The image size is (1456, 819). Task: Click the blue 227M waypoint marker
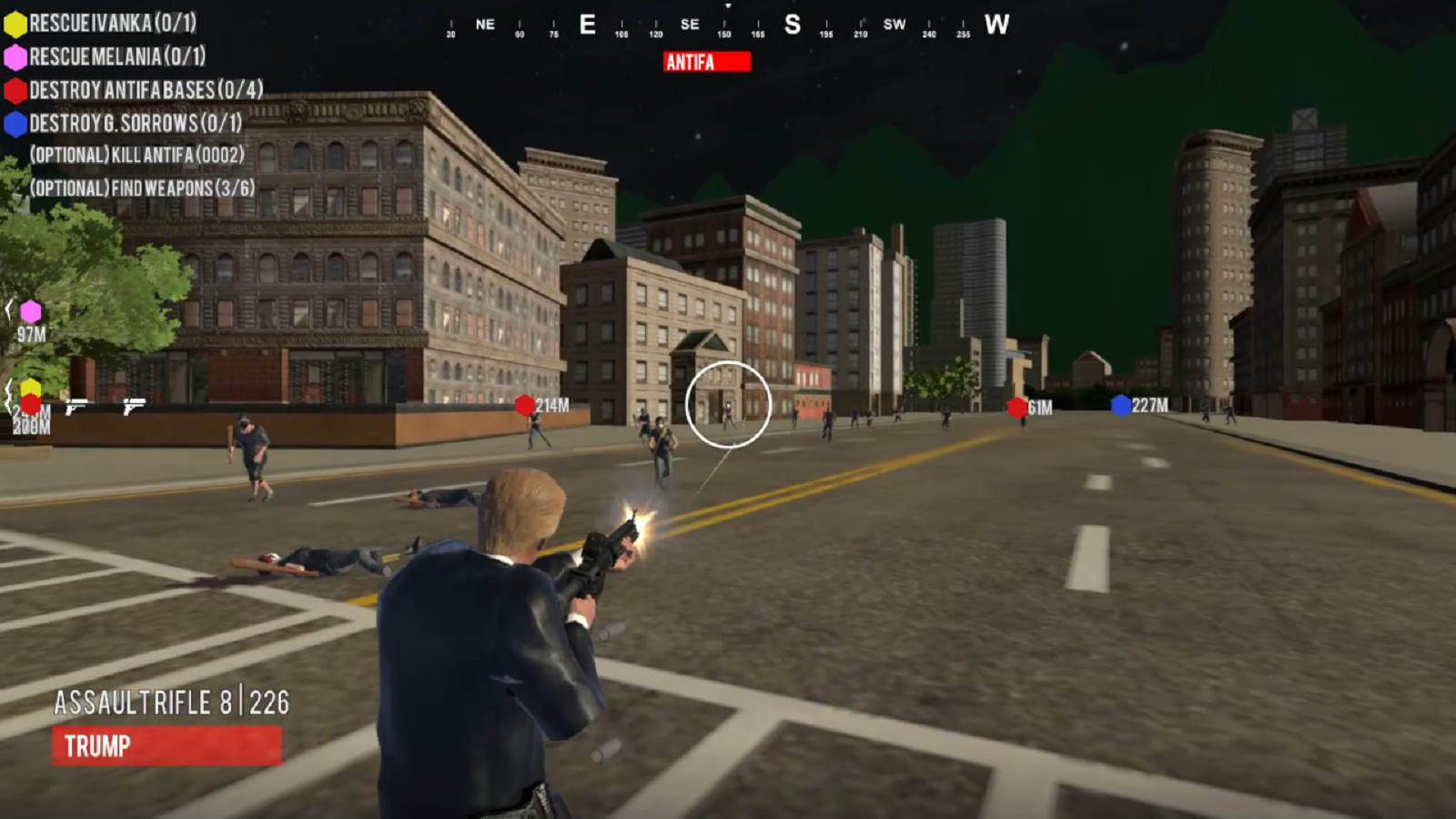[x=1117, y=406]
